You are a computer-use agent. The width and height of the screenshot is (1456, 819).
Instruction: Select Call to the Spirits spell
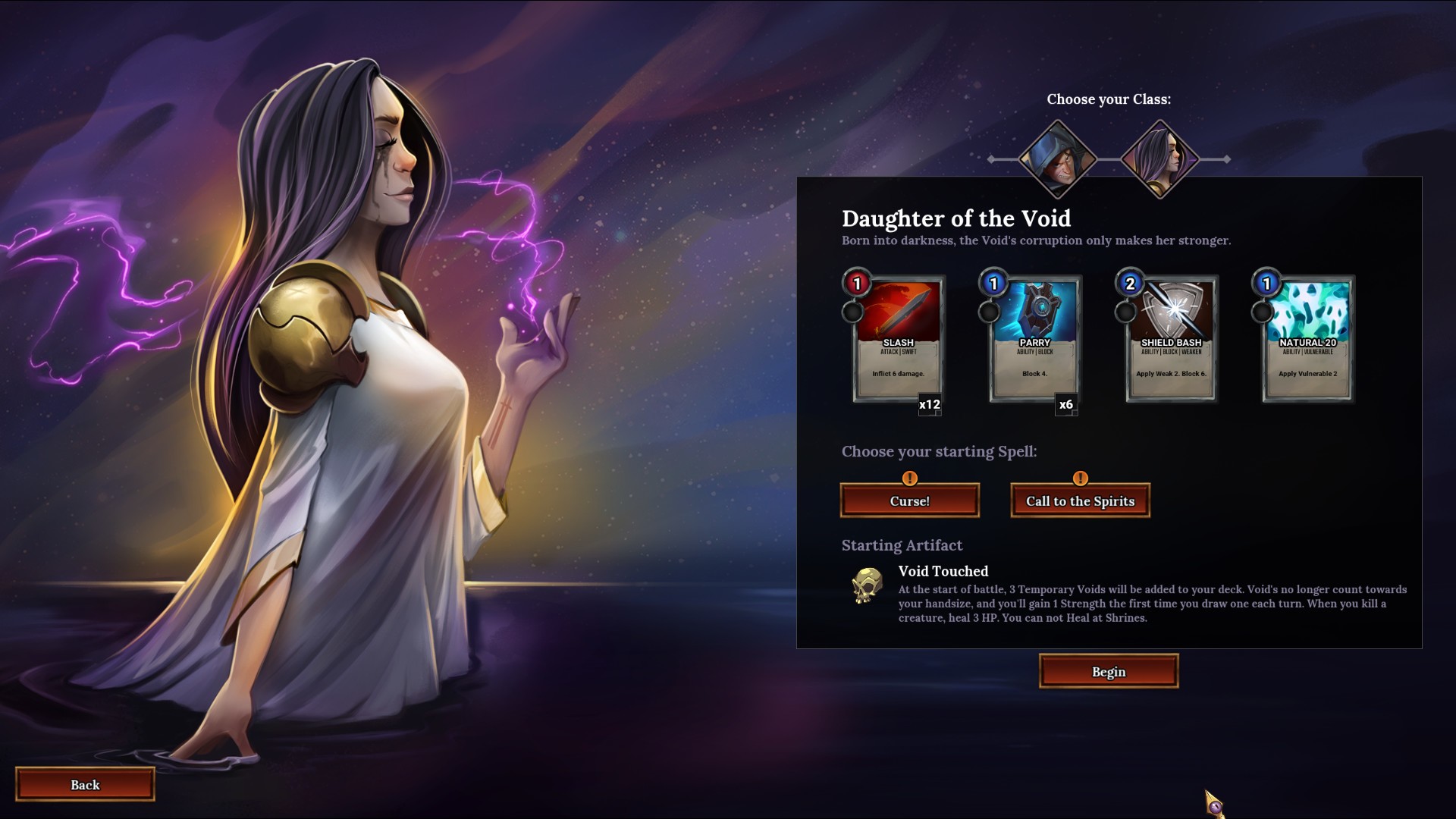1080,501
